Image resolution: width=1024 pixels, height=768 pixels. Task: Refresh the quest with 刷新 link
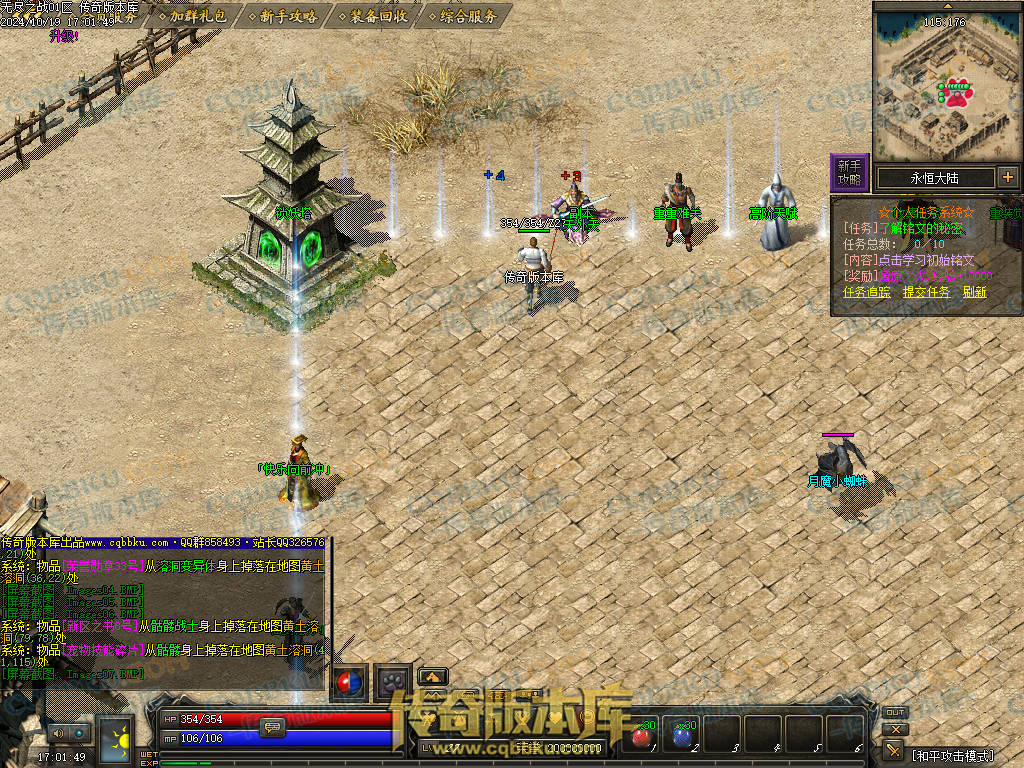click(974, 292)
